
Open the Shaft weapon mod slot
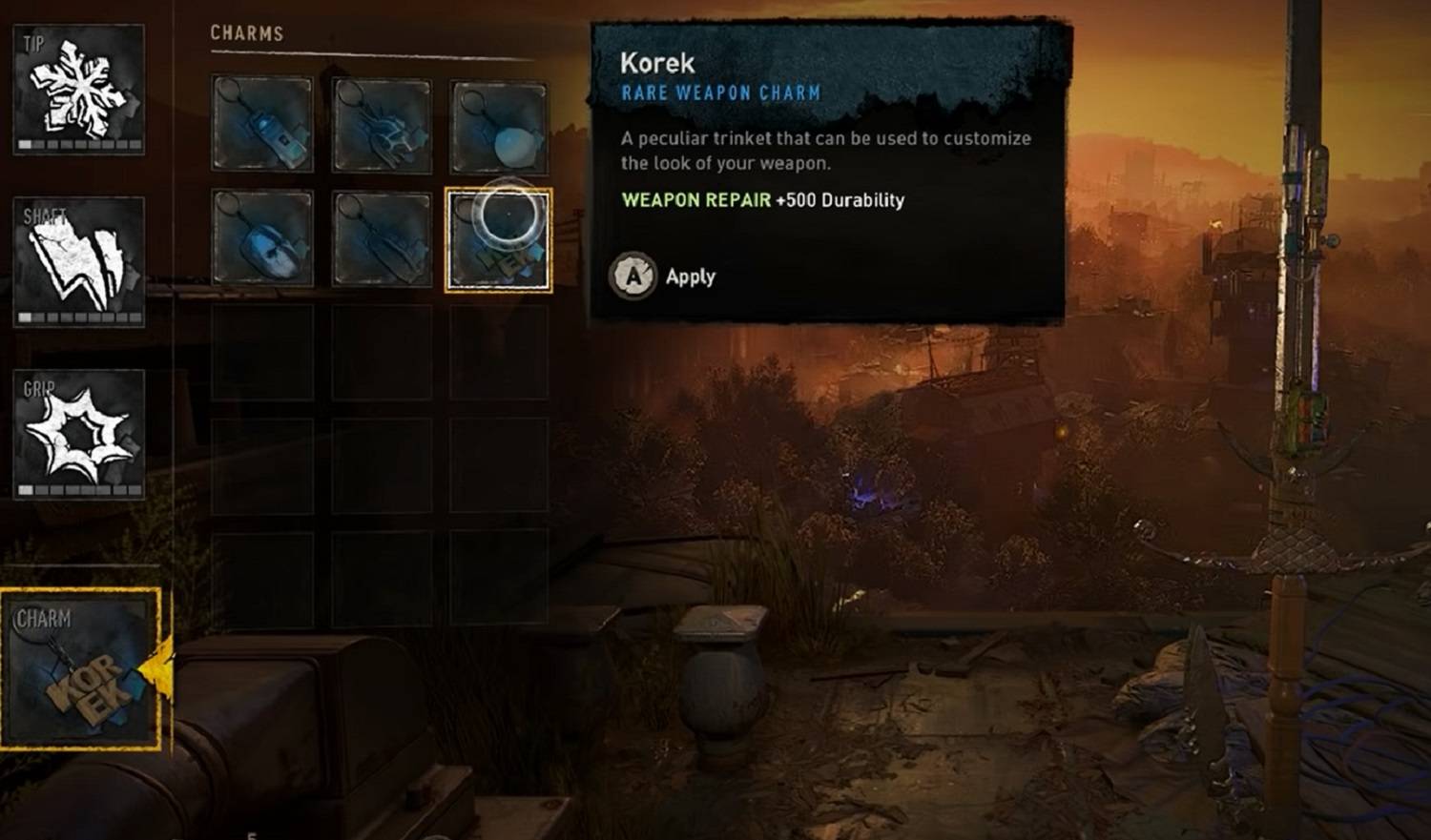click(79, 261)
